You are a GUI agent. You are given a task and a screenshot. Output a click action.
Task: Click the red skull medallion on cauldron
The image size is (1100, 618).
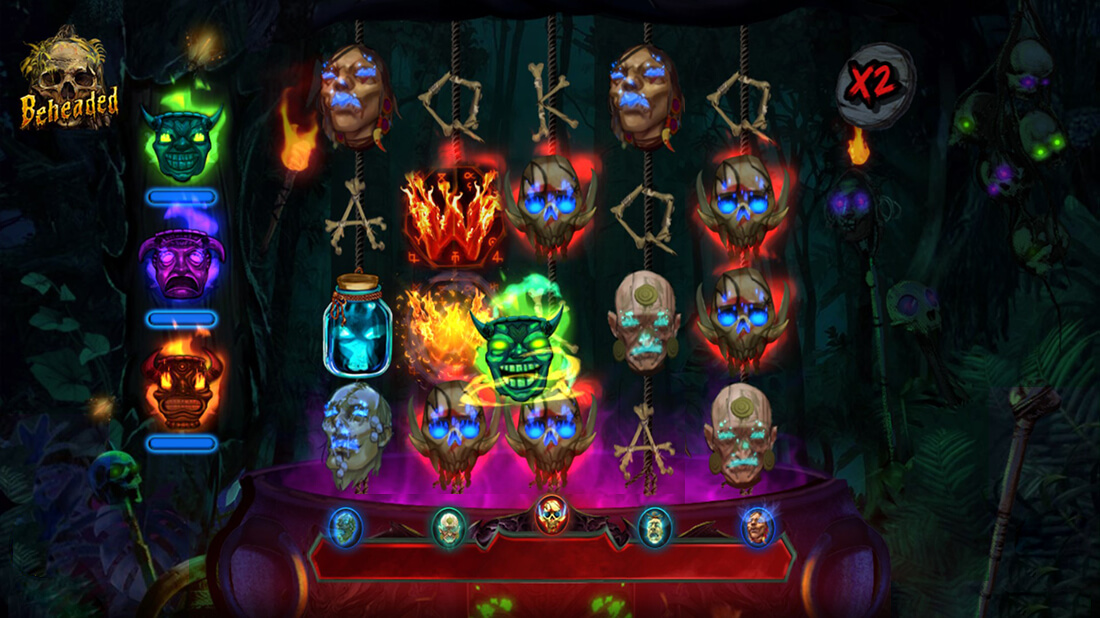pos(549,515)
